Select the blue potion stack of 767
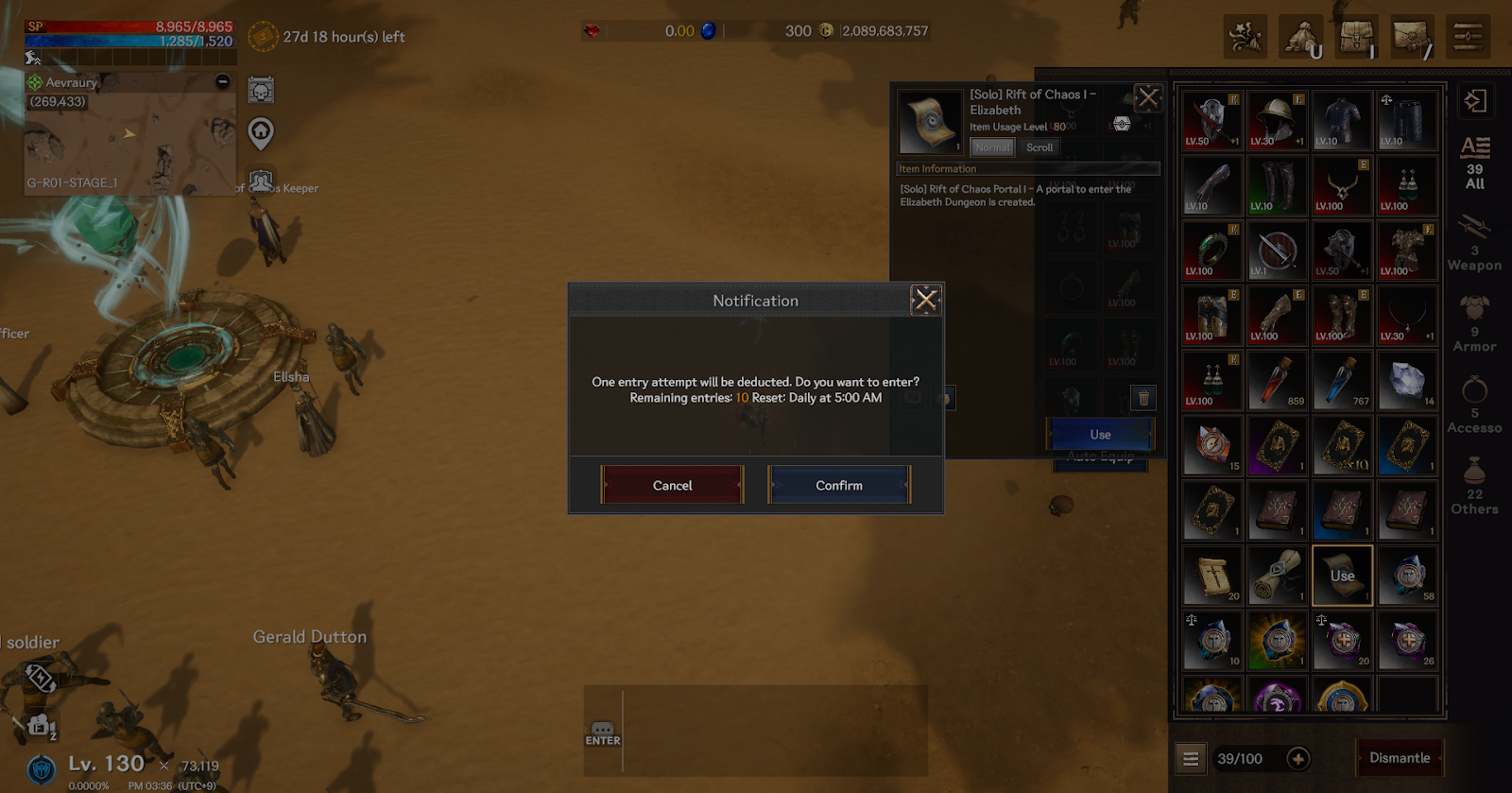1512x793 pixels. click(1343, 381)
